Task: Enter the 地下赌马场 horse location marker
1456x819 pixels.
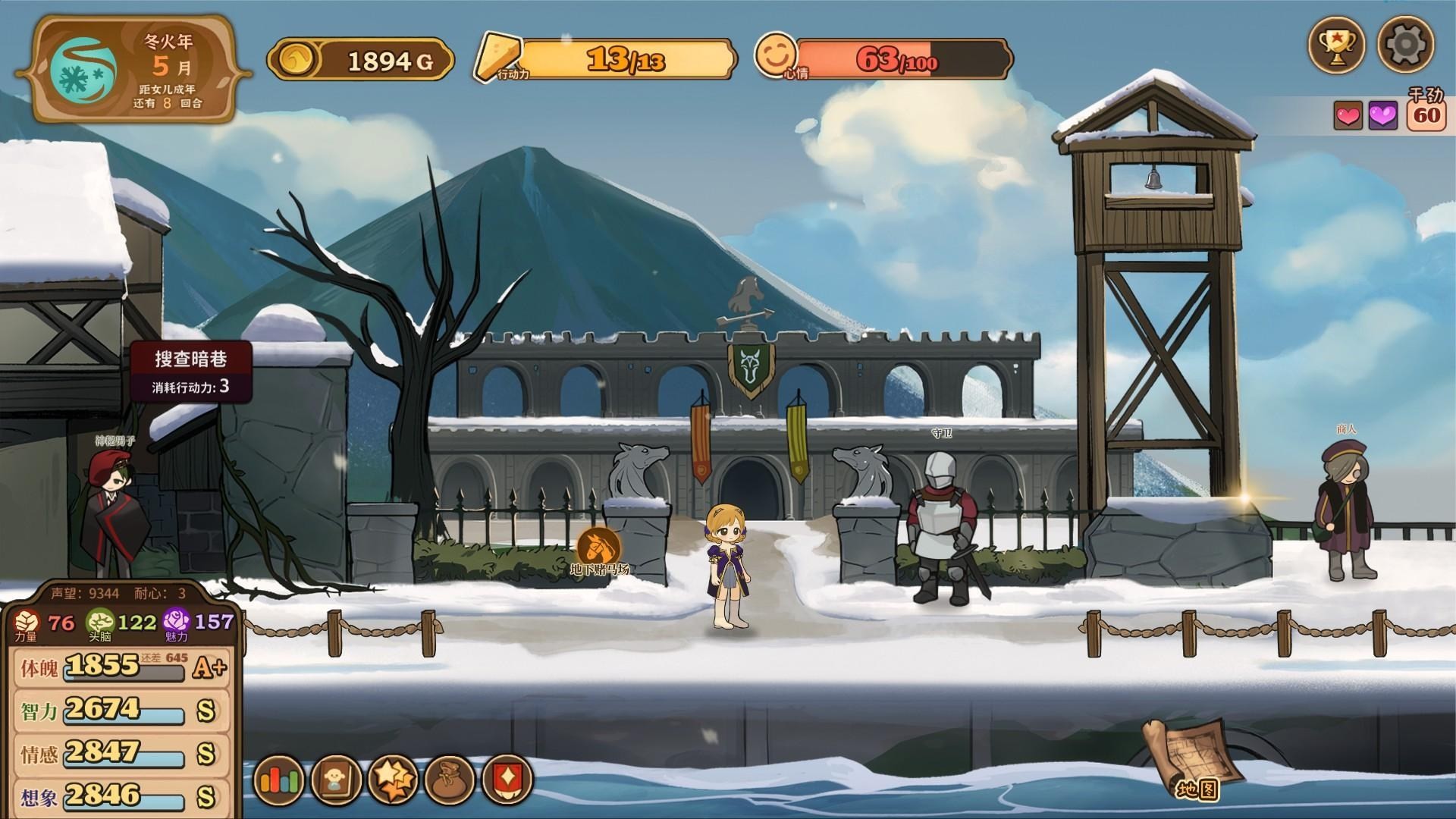Action: click(599, 548)
